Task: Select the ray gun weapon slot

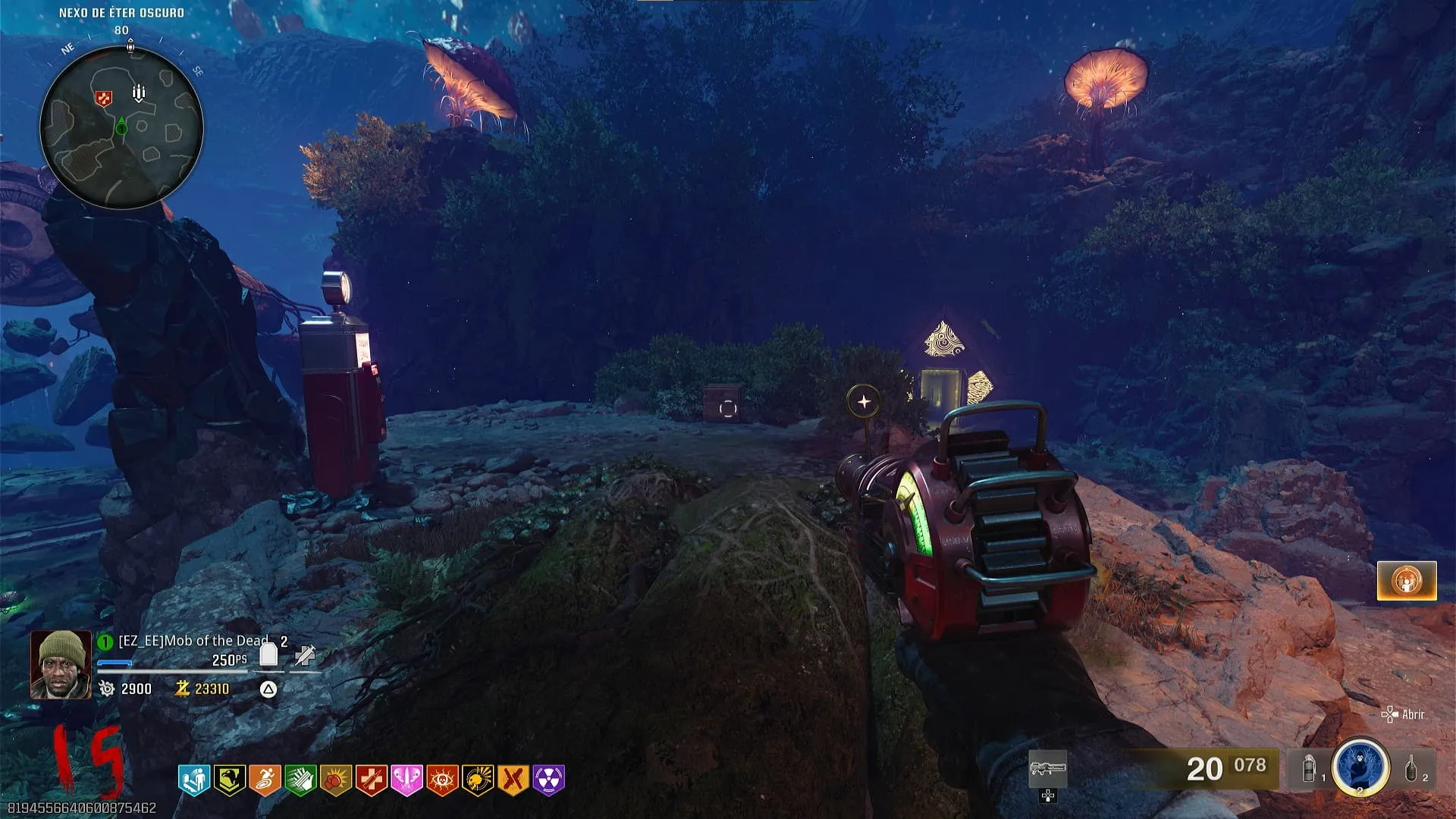Action: click(1047, 770)
